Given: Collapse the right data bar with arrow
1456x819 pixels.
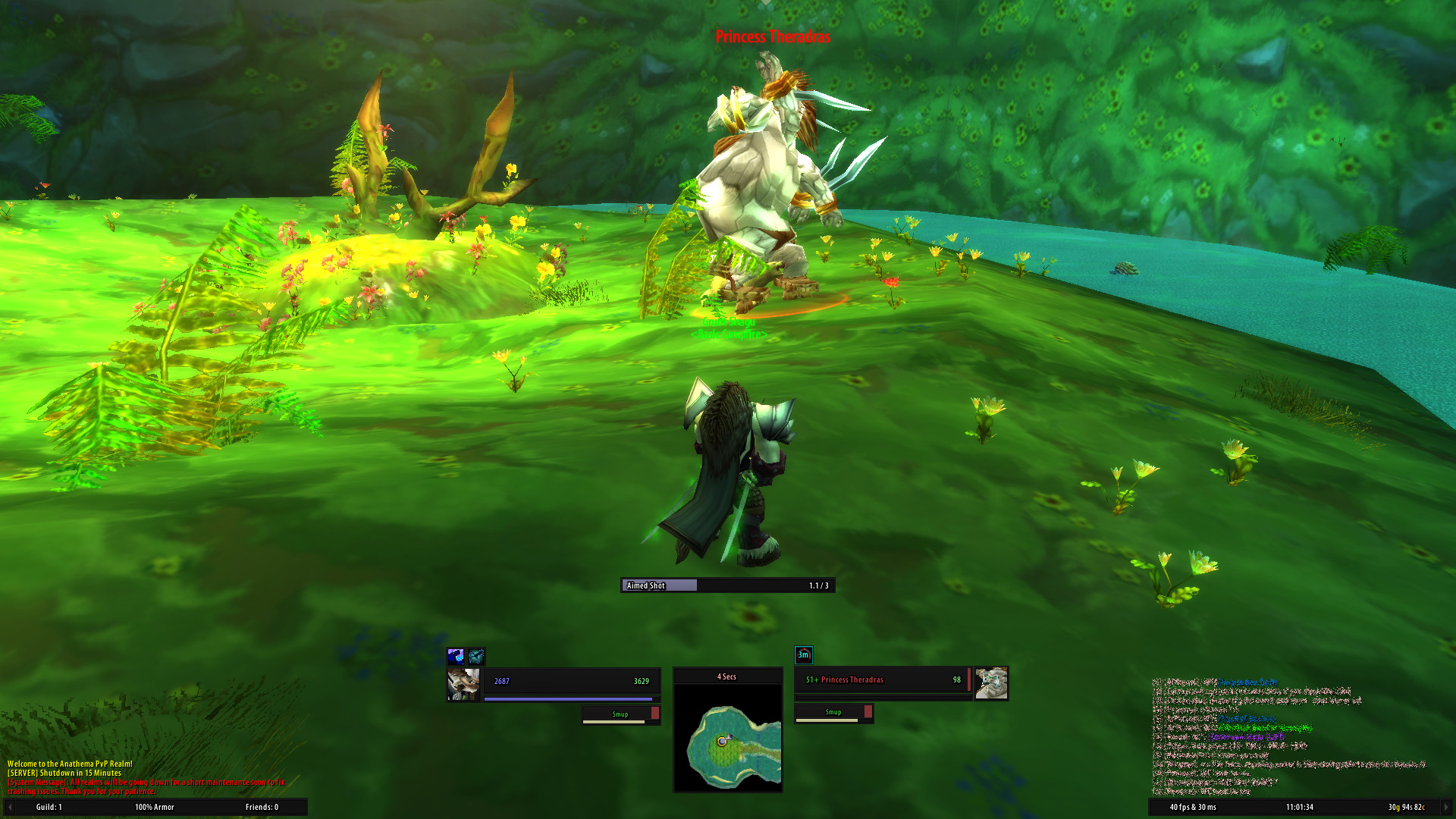Looking at the screenshot, I should [1446, 807].
